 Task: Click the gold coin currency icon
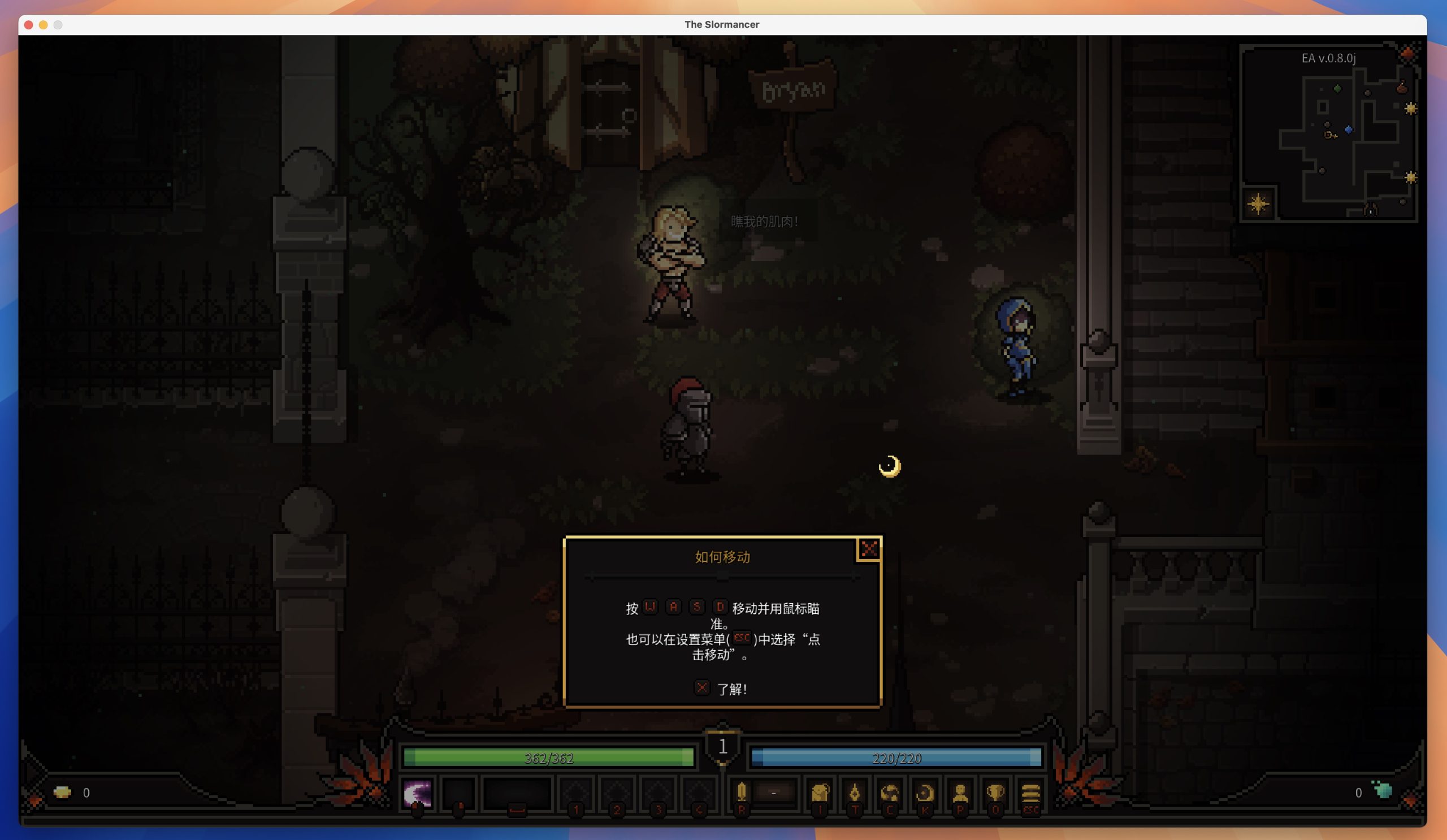tap(62, 793)
